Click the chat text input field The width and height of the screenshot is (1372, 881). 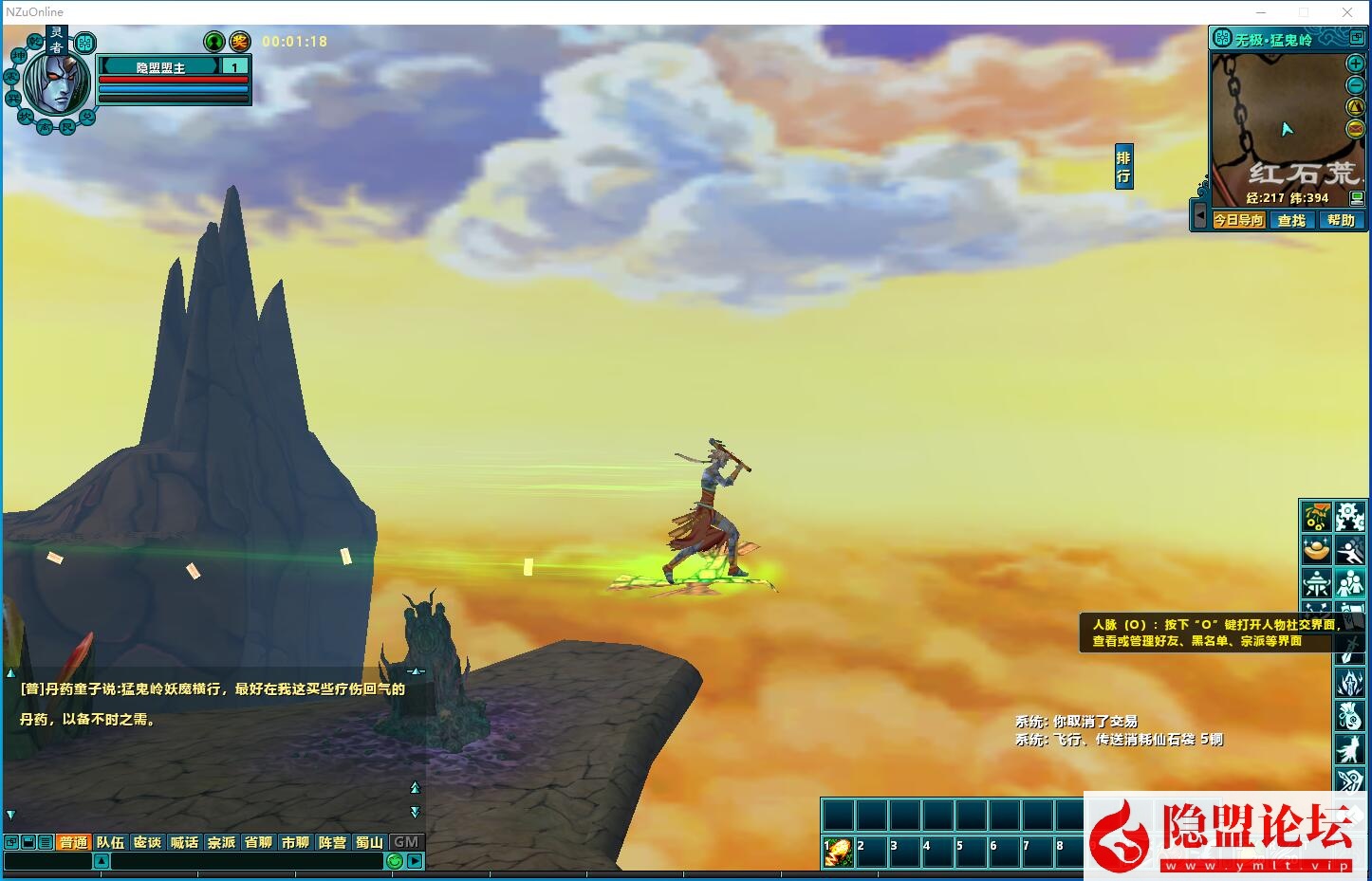[247, 861]
